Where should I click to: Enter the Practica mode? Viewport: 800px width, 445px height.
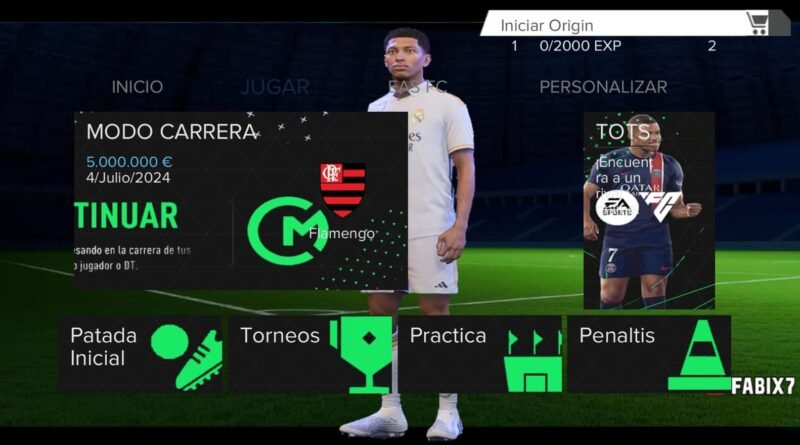(480, 354)
